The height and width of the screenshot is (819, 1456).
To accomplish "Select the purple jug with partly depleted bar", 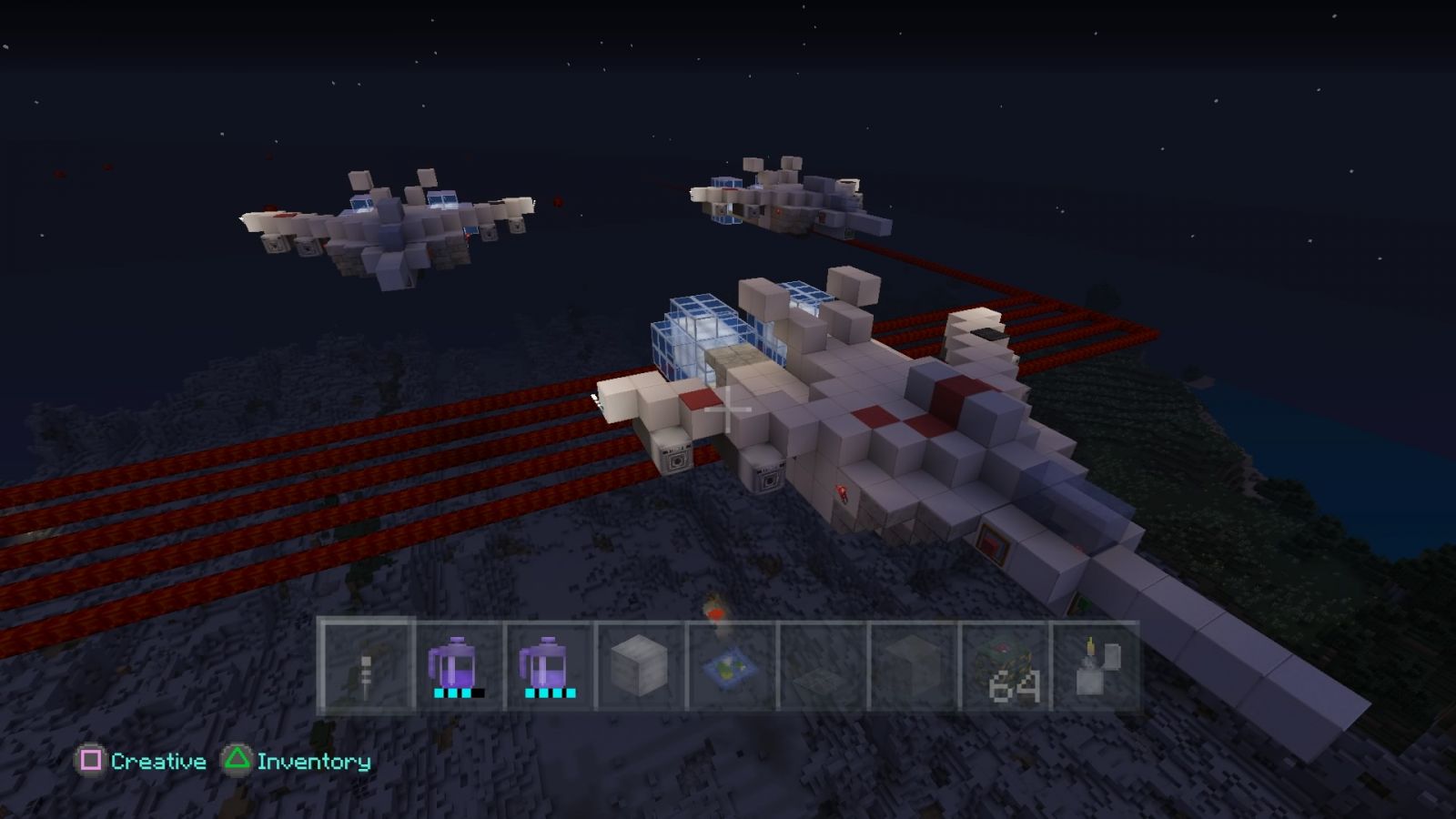I will tap(457, 666).
